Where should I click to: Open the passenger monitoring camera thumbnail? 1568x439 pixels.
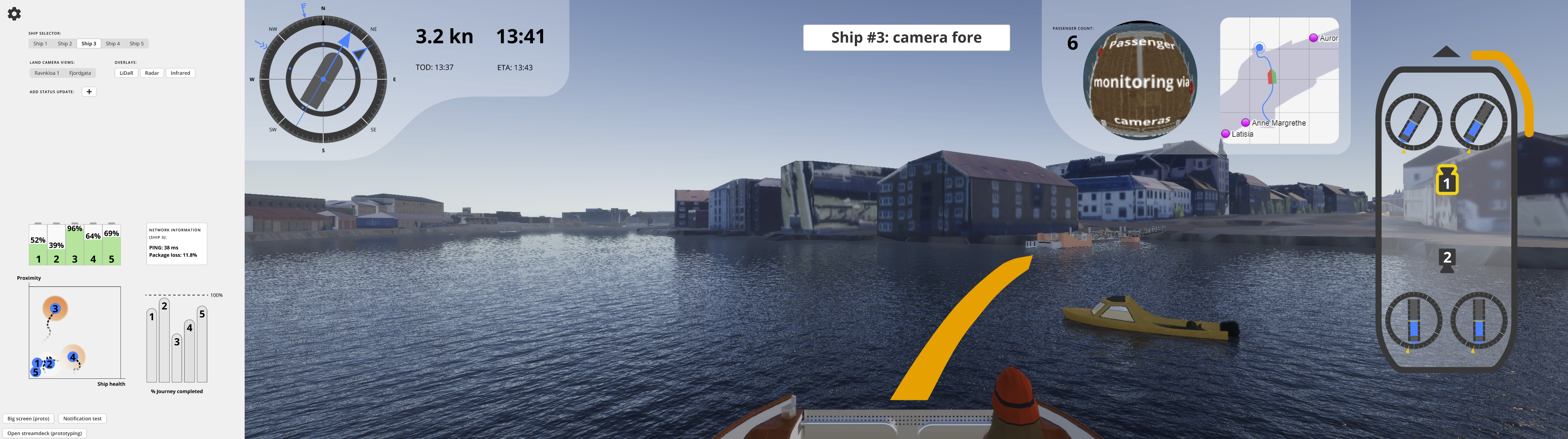point(1140,80)
